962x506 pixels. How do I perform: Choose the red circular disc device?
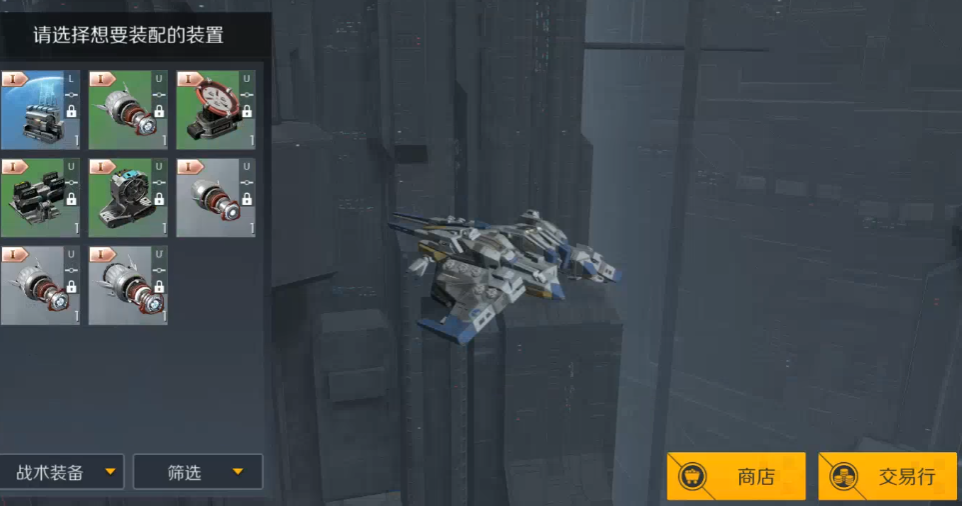(215, 110)
